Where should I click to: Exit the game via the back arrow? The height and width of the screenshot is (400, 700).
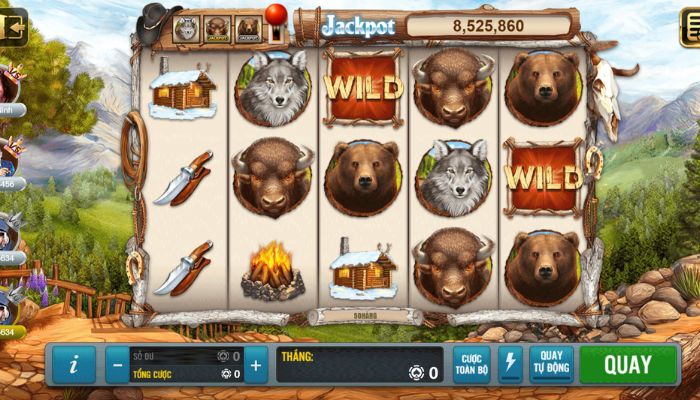(13, 27)
